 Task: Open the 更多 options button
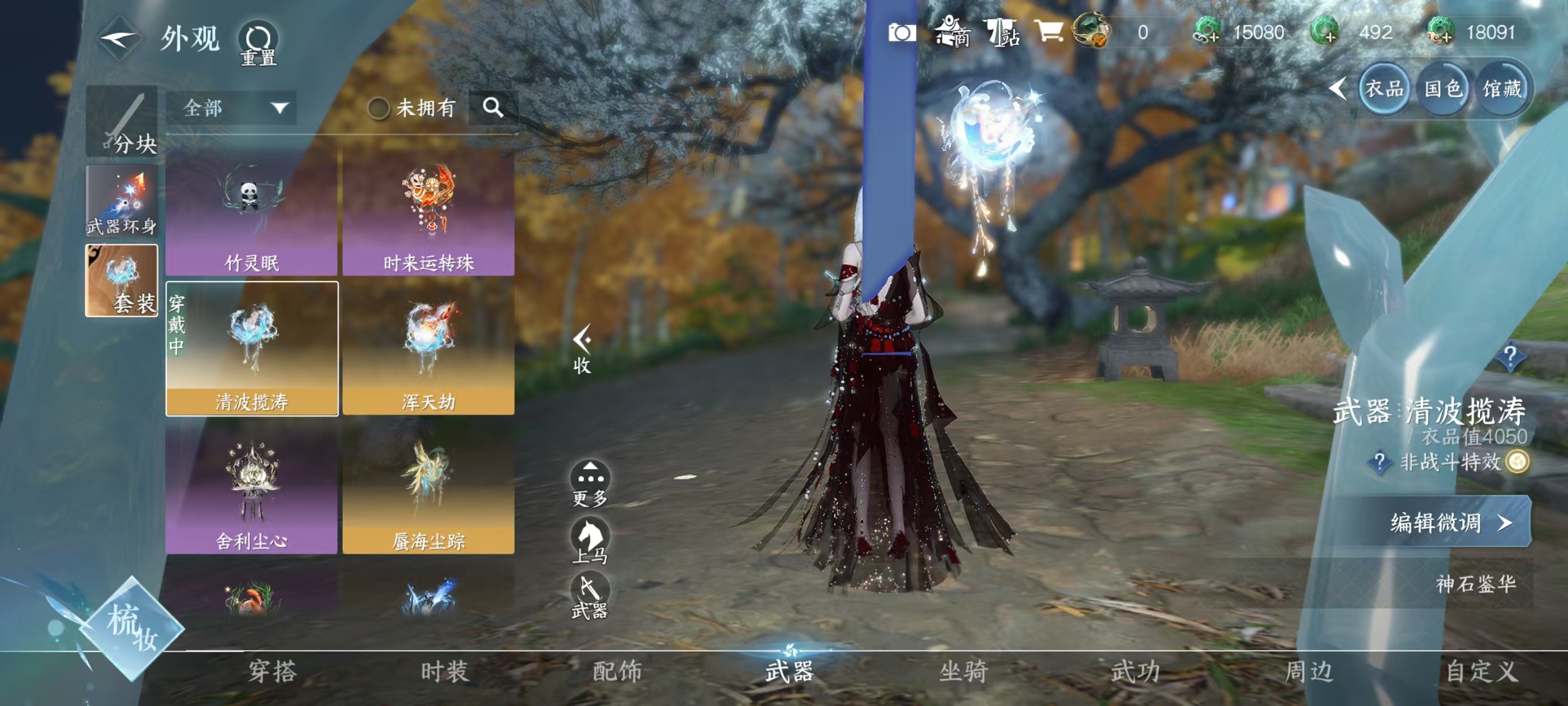pos(590,484)
